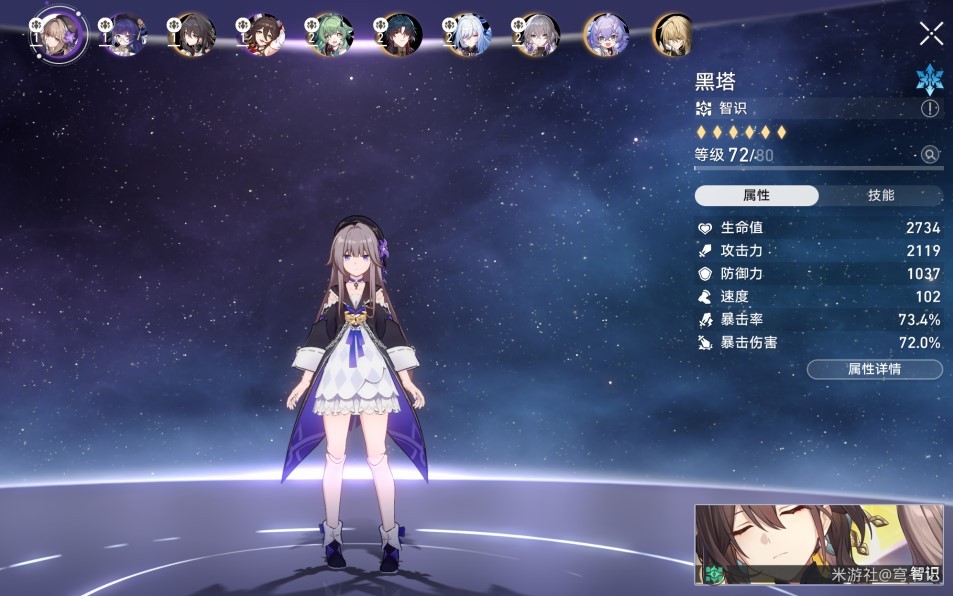Choose the lavender-haired character with horns
953x596 pixels.
click(604, 35)
